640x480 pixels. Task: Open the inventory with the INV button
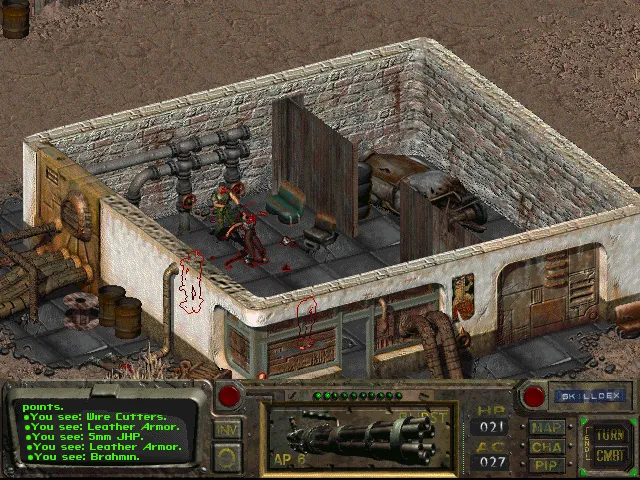coord(228,430)
